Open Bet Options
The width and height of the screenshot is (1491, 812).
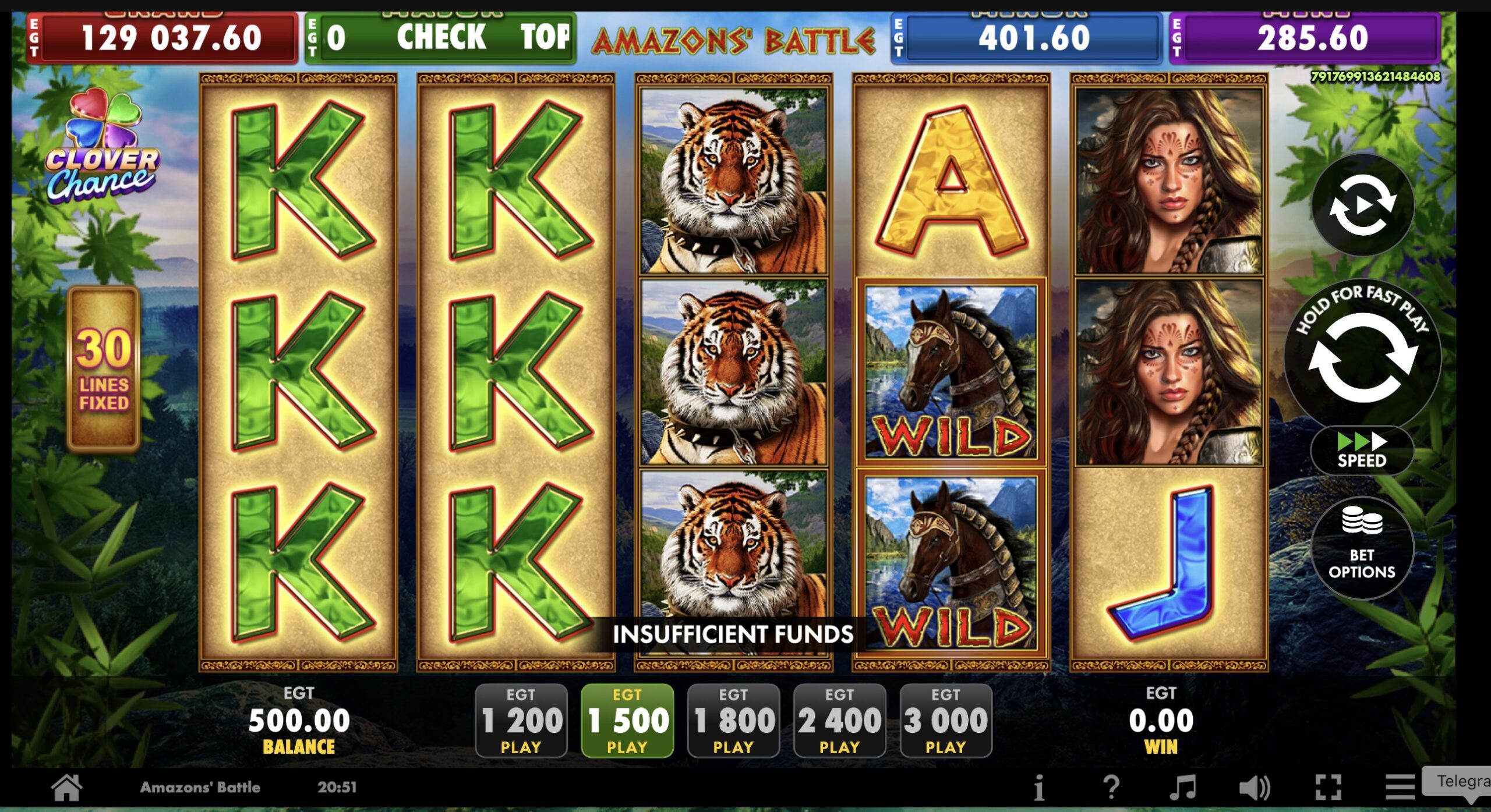pyautogui.click(x=1362, y=548)
